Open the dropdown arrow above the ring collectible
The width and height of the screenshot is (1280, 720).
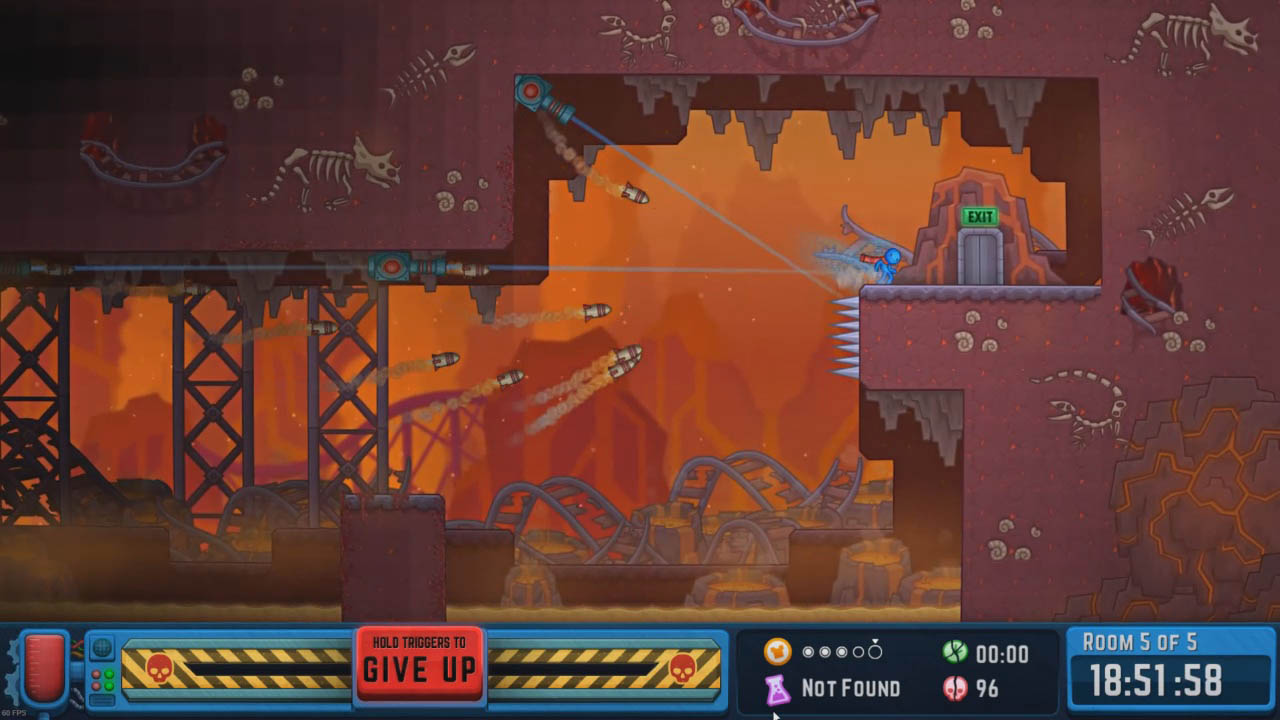875,640
